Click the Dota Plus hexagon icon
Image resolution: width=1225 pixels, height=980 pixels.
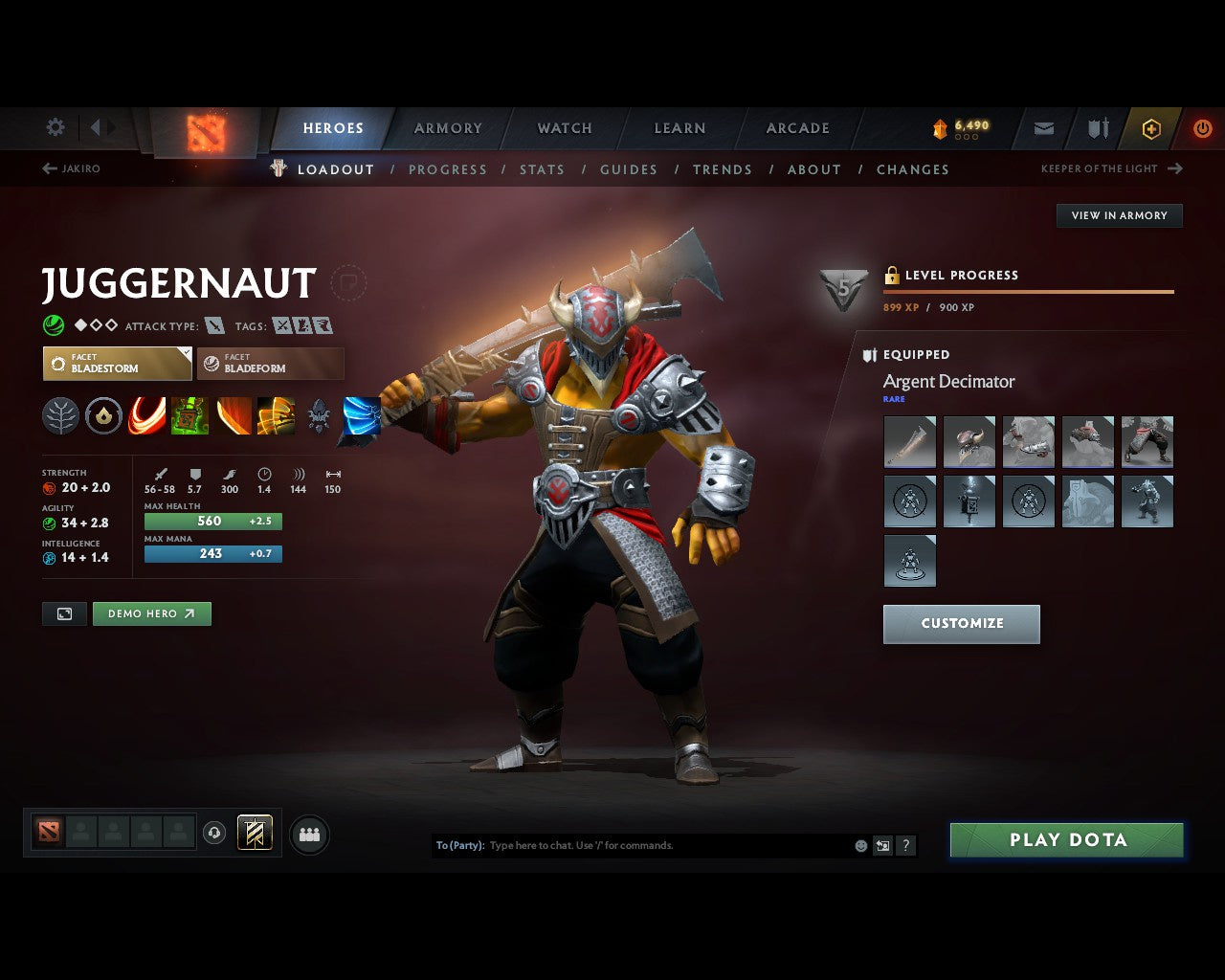click(x=1151, y=128)
